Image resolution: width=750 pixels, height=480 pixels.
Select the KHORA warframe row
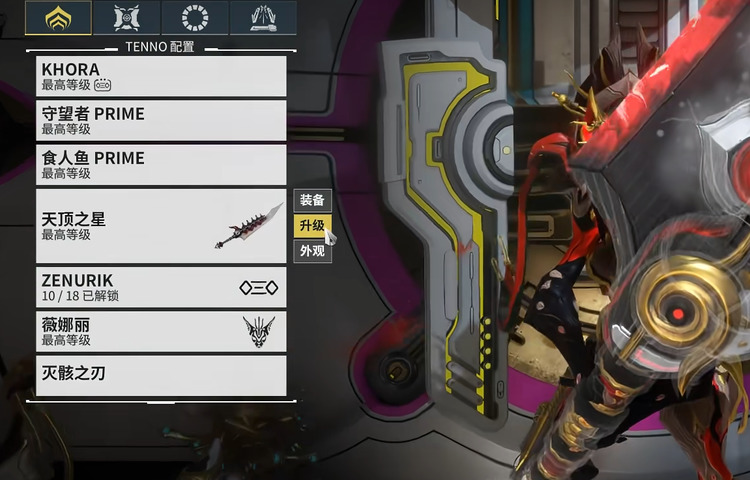click(x=160, y=76)
